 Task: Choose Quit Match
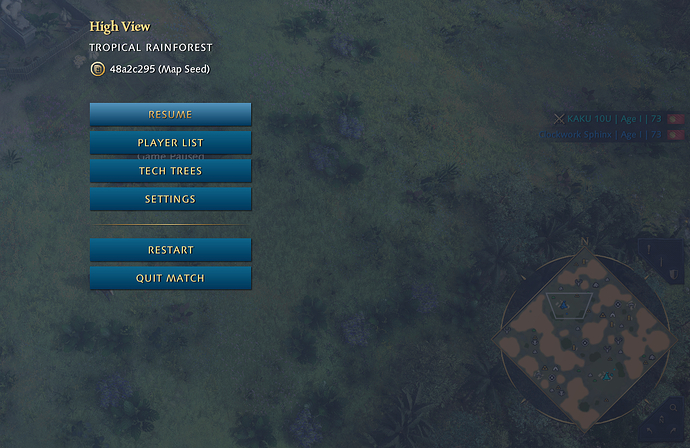click(170, 278)
